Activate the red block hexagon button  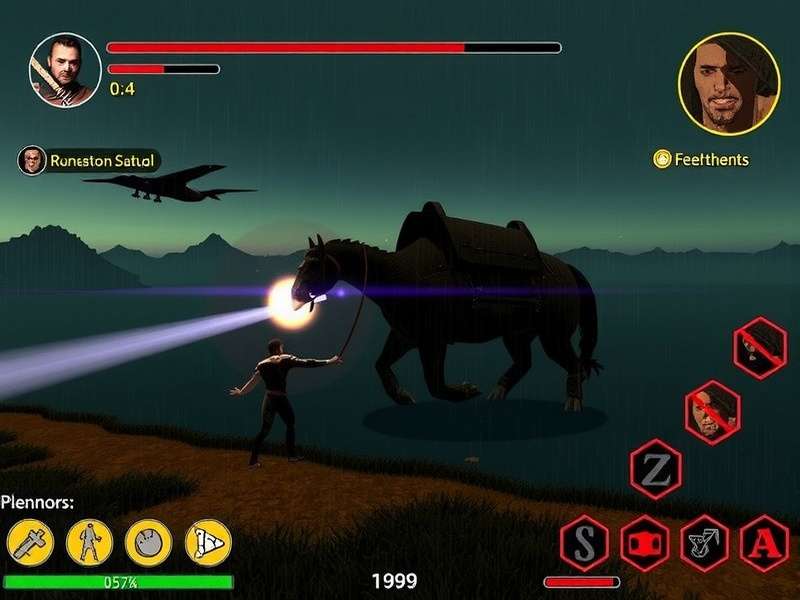click(x=645, y=543)
